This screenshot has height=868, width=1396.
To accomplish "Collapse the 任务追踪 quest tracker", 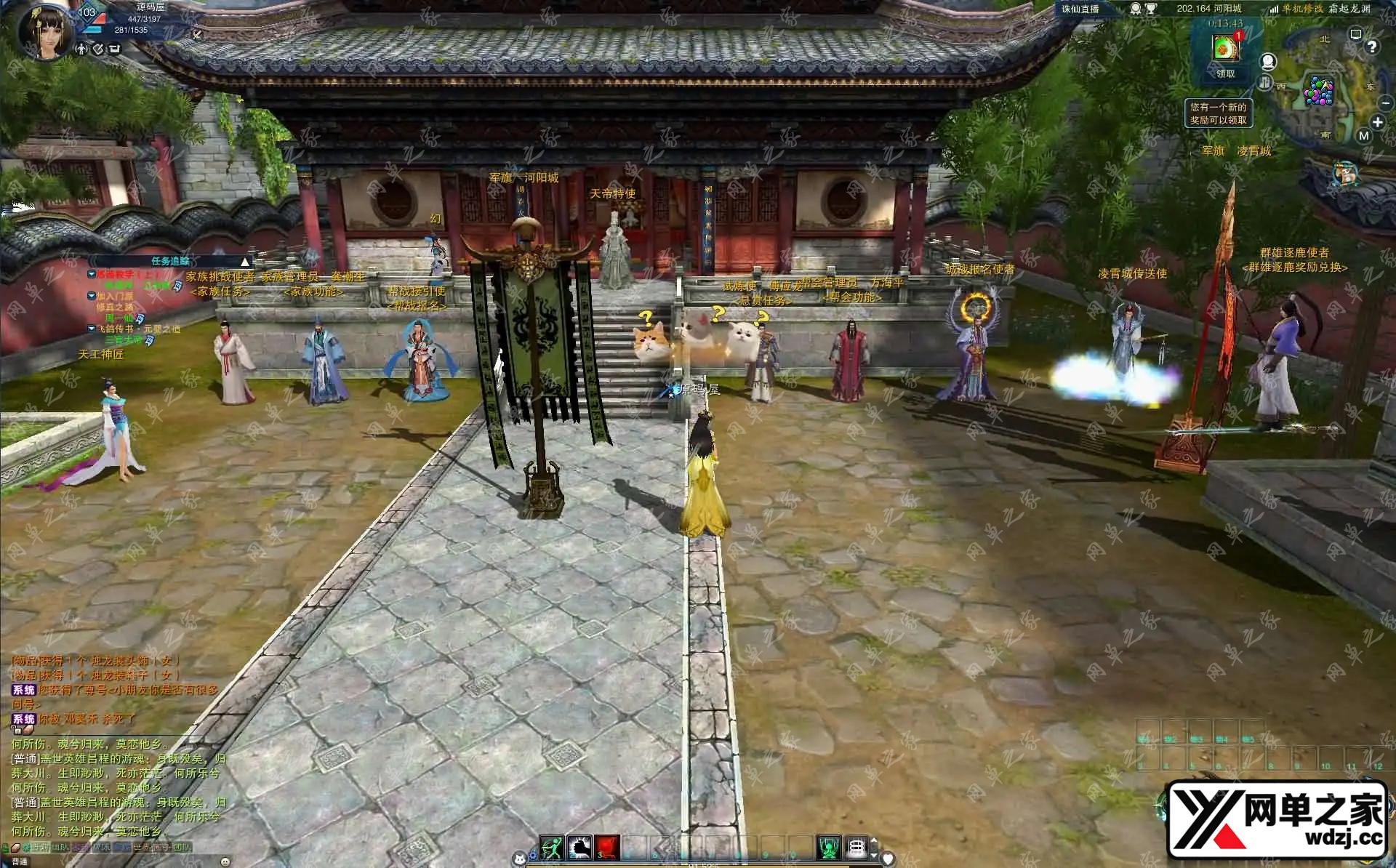I will [x=245, y=262].
